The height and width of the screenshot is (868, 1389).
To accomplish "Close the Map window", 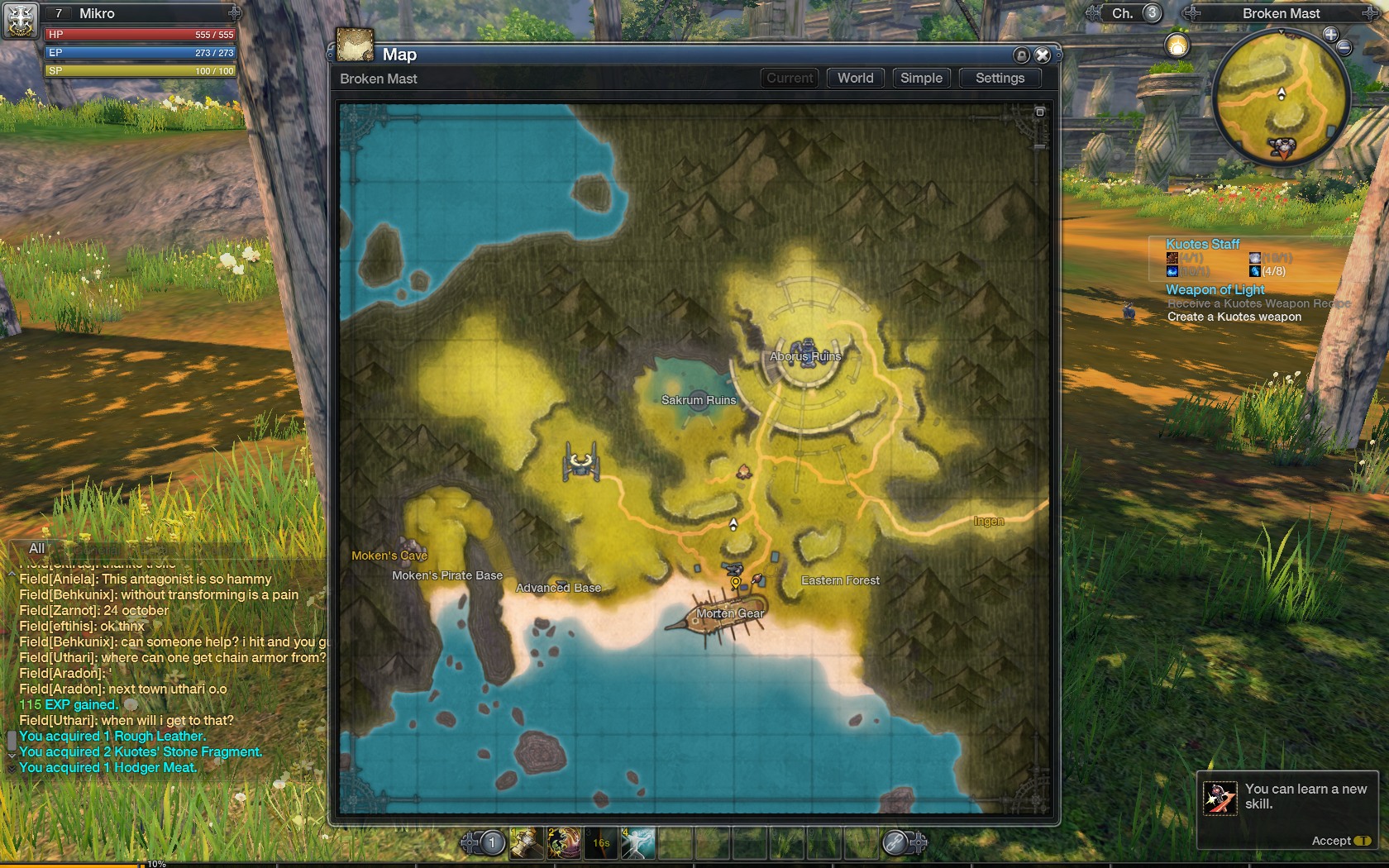I will (x=1043, y=55).
